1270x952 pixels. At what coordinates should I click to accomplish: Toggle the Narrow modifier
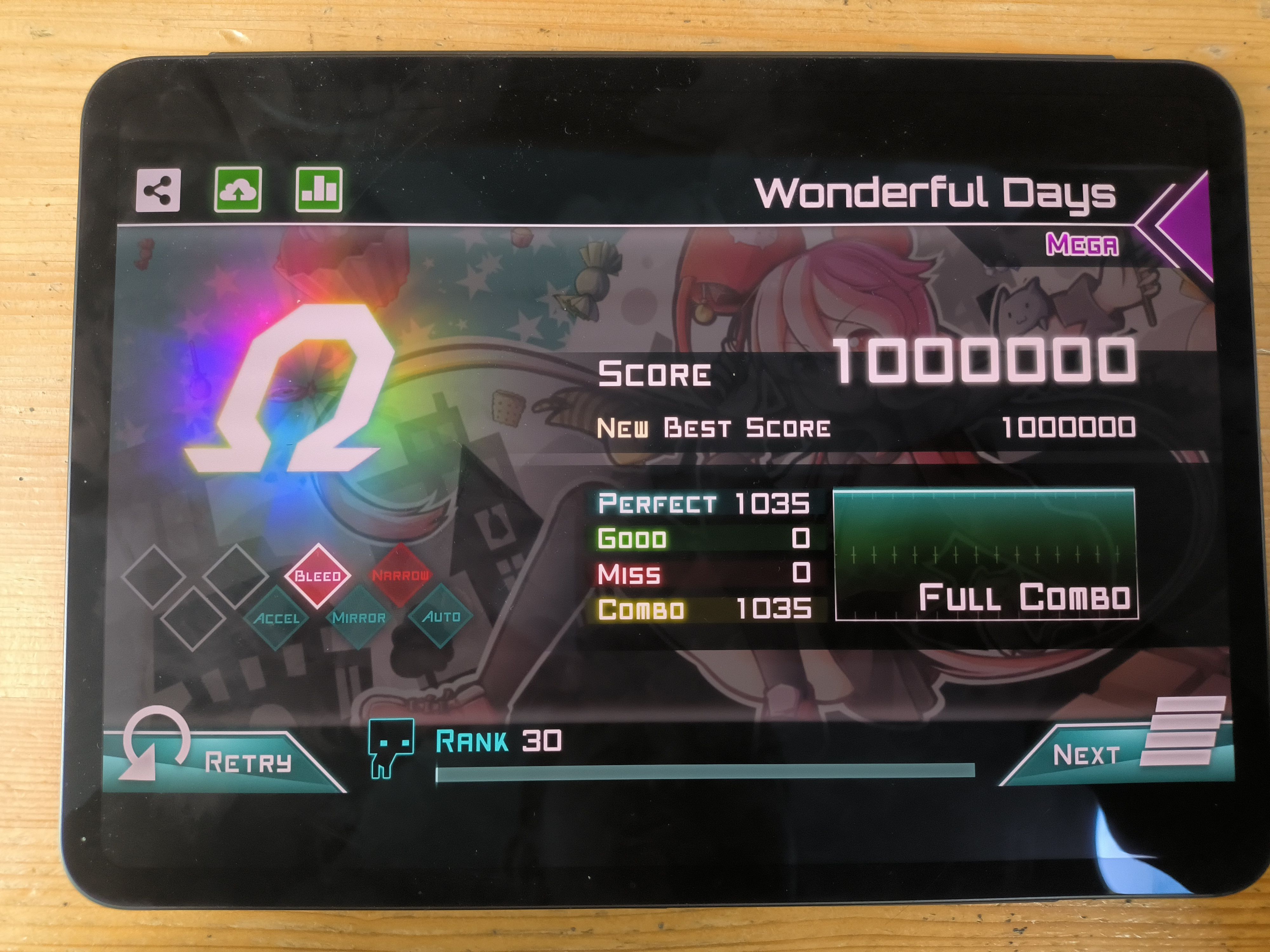(400, 575)
